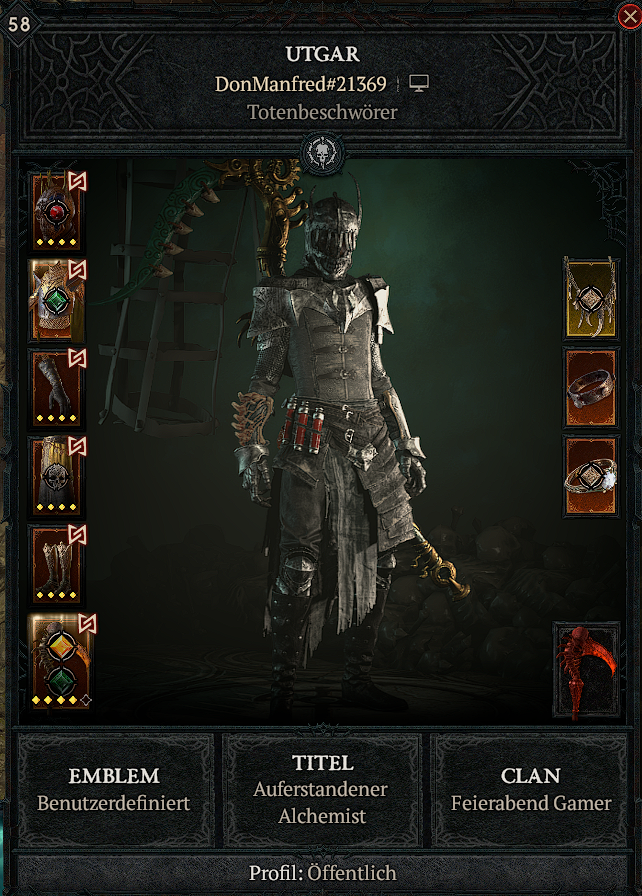Select the ring with the white stone
Screen dimensions: 642x896
click(591, 475)
